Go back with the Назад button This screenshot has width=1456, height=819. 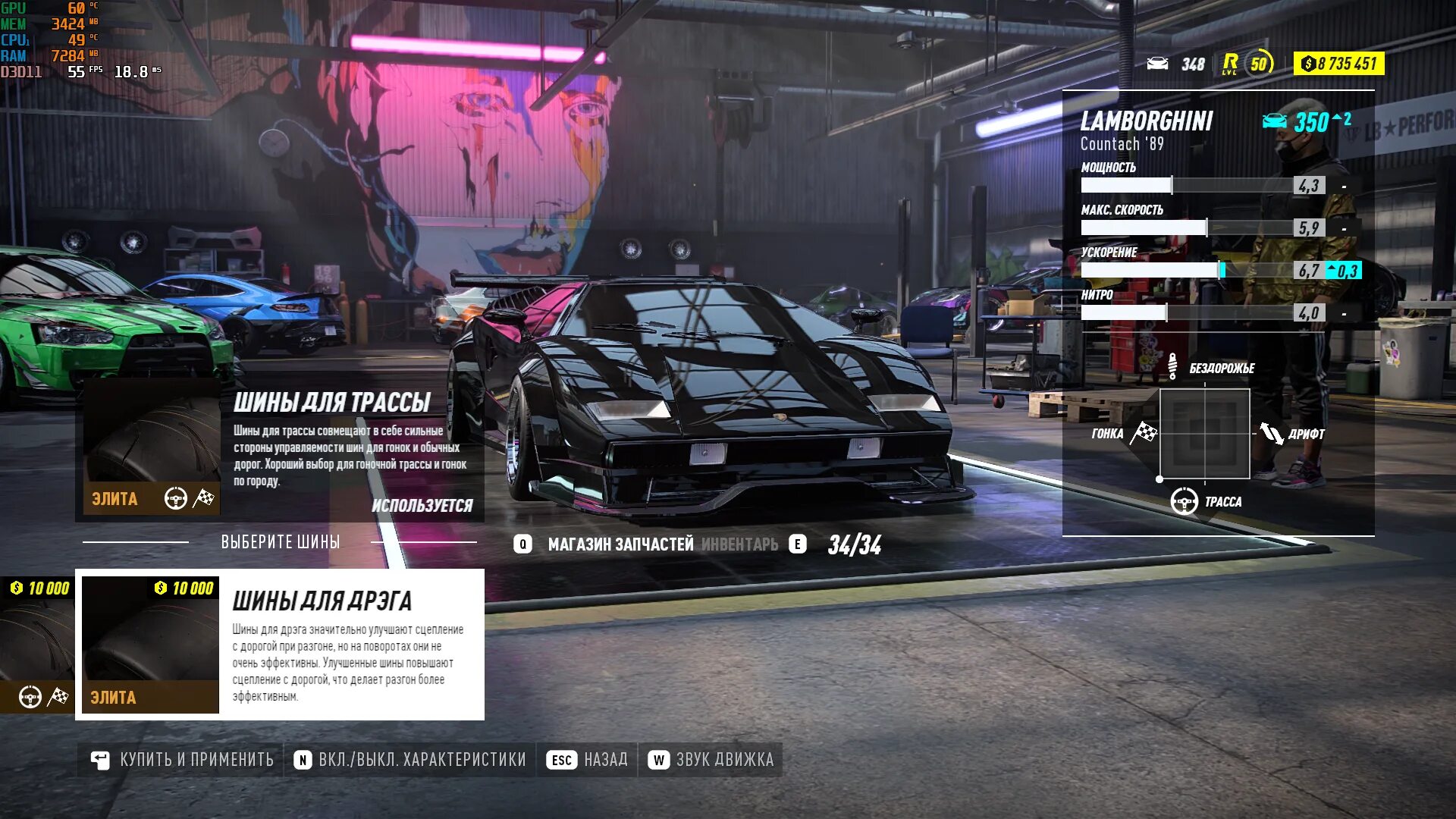pyautogui.click(x=588, y=760)
